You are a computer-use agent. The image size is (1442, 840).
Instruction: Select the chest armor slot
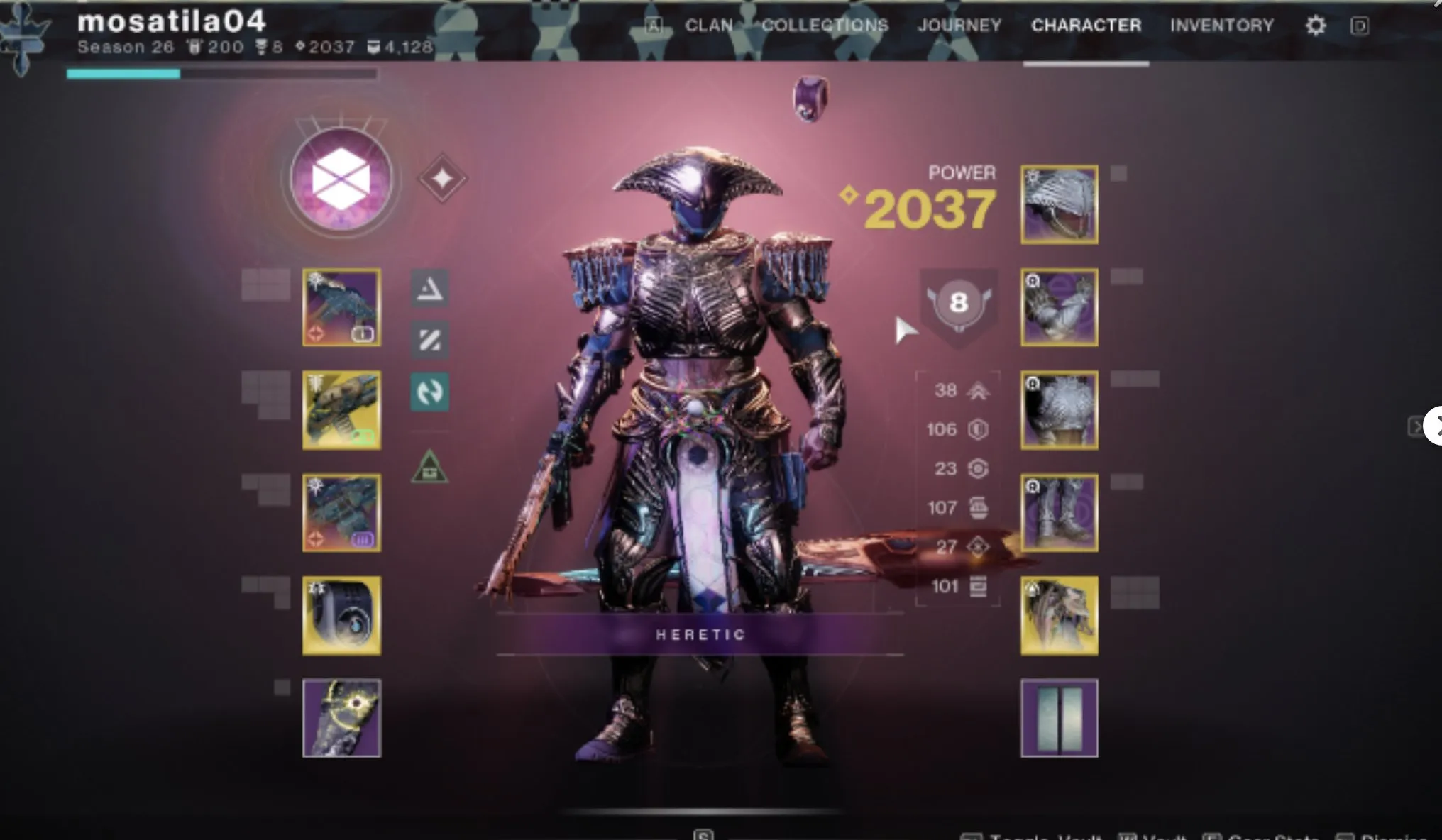1058,410
